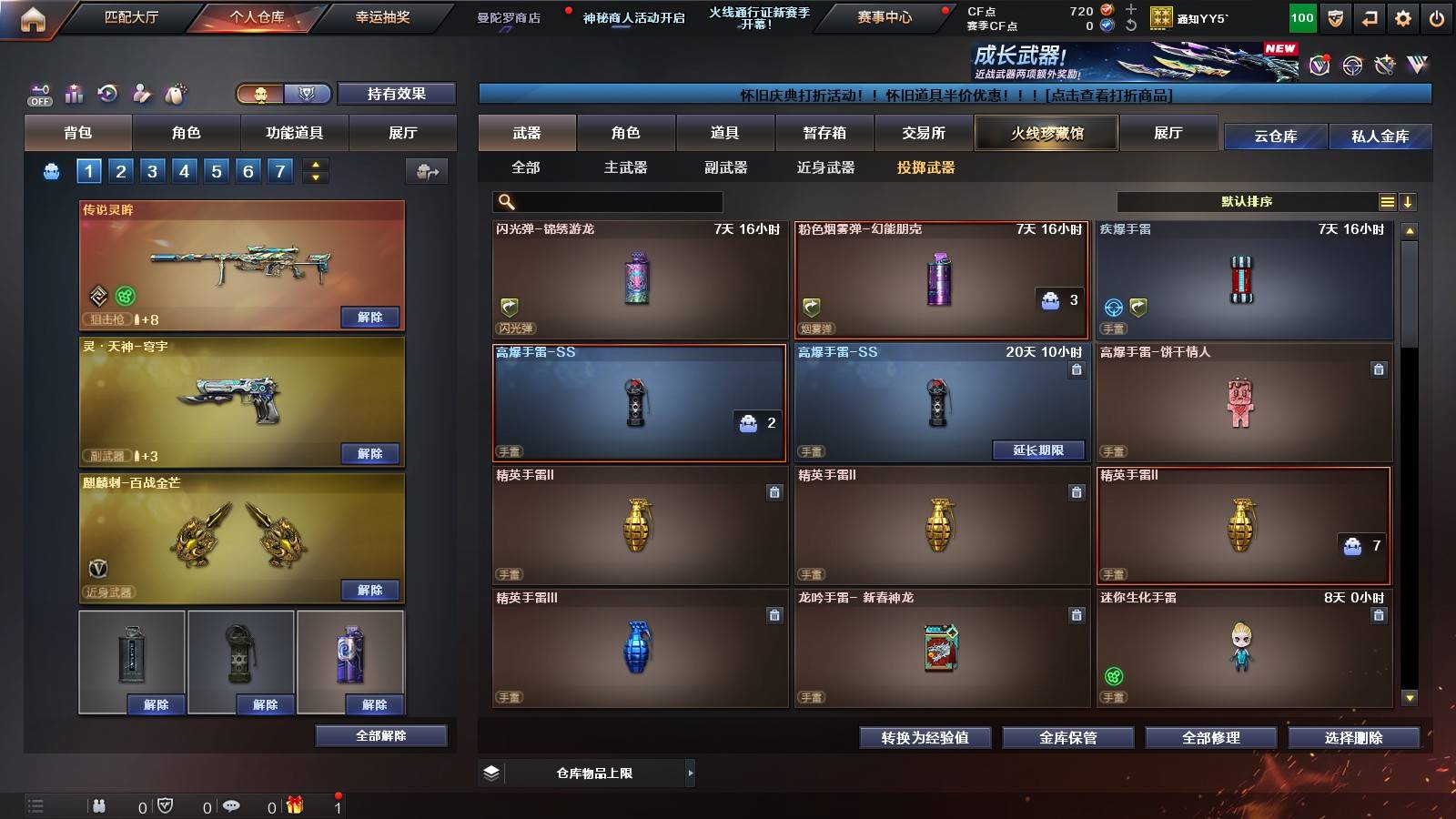Image resolution: width=1456 pixels, height=819 pixels.
Task: Click 延长期限 on the 高爆手雷-SS item
Action: pos(1038,450)
